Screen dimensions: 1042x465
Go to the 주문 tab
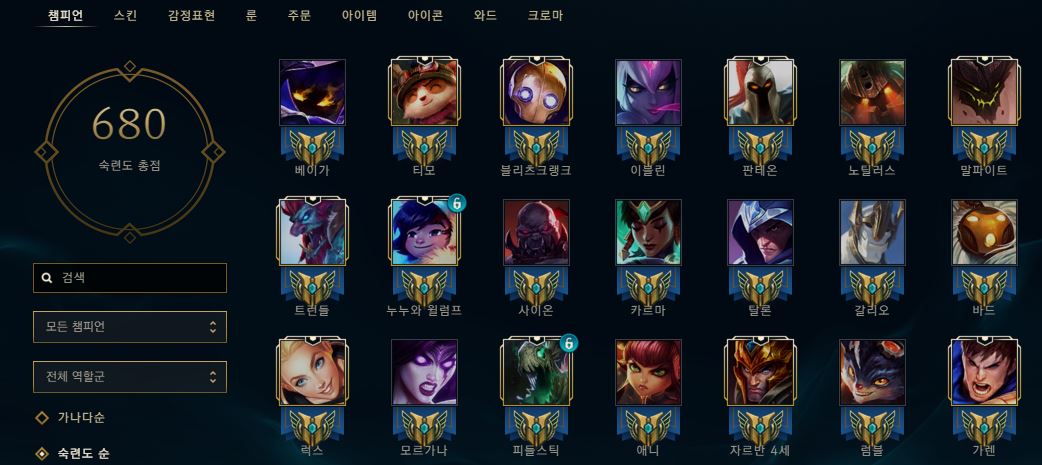coord(299,16)
